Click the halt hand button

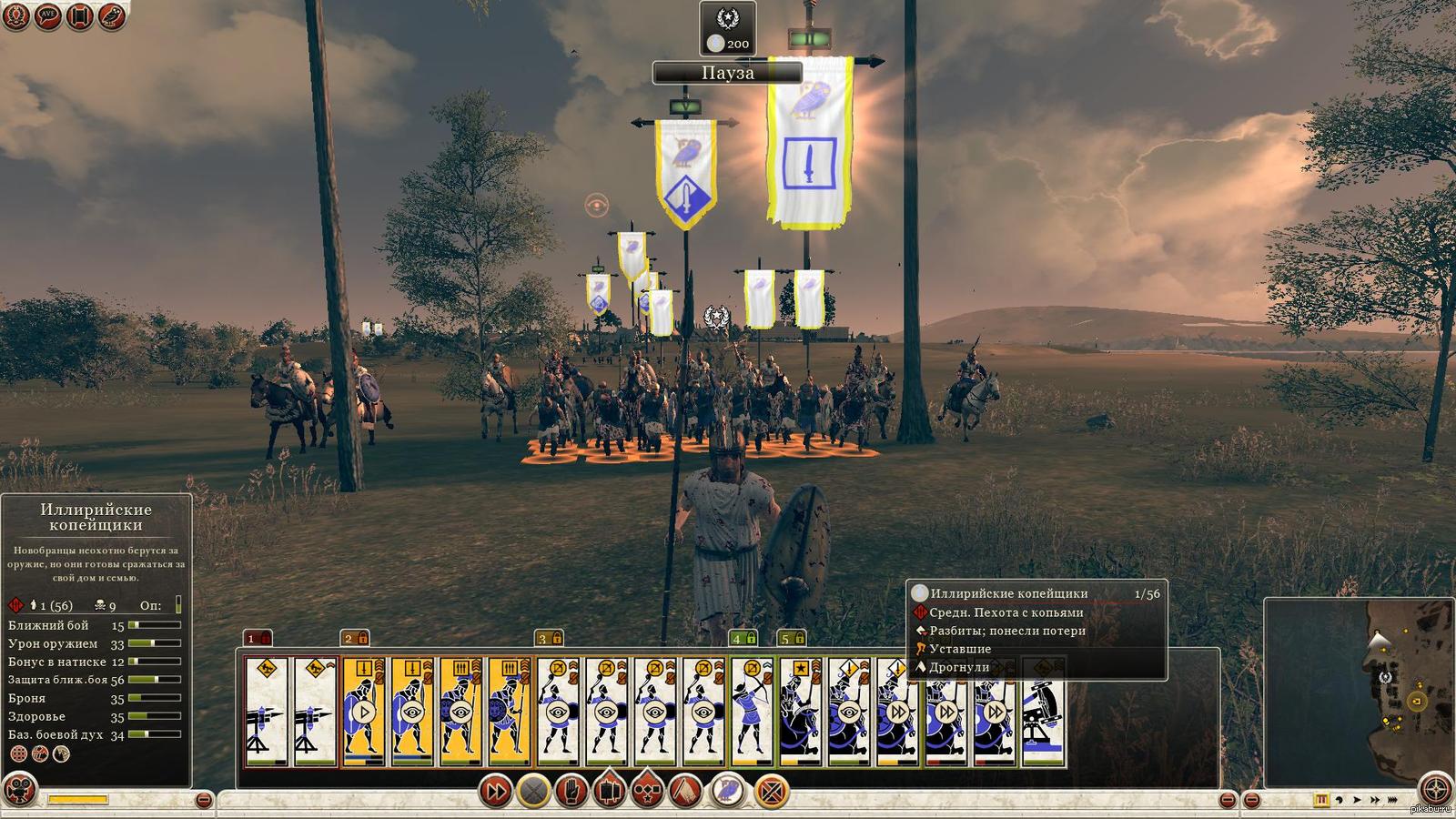[x=571, y=792]
